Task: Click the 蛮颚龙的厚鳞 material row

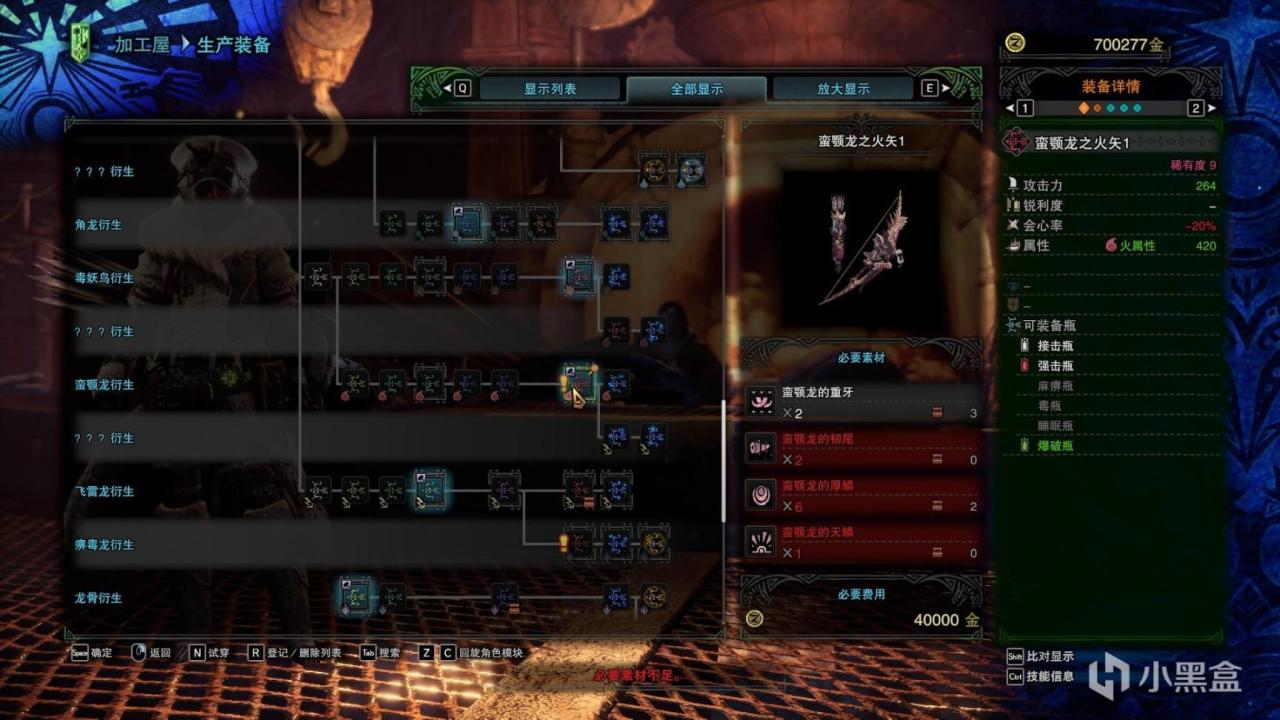Action: (x=860, y=495)
